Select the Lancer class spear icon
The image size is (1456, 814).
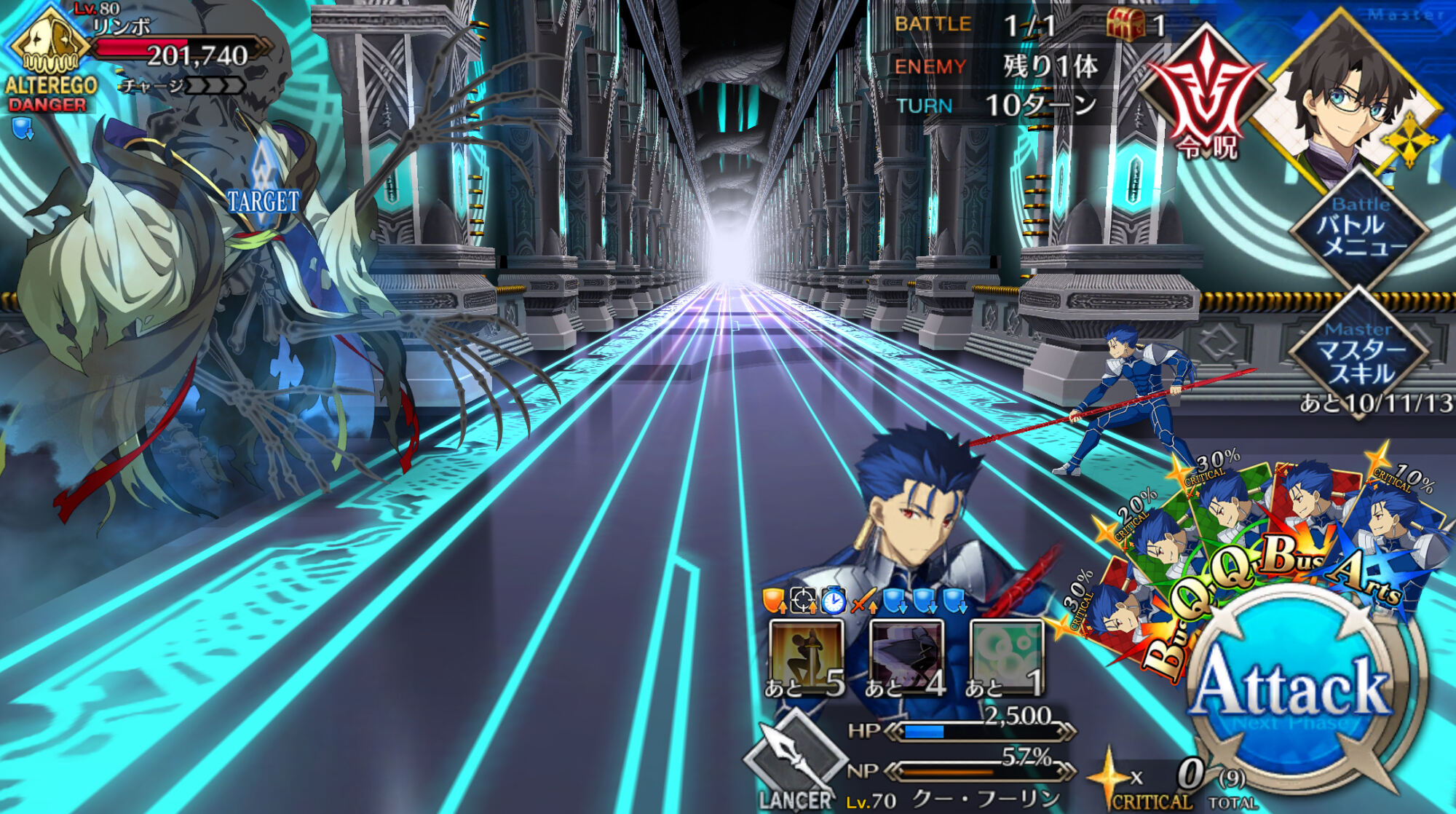click(x=792, y=757)
